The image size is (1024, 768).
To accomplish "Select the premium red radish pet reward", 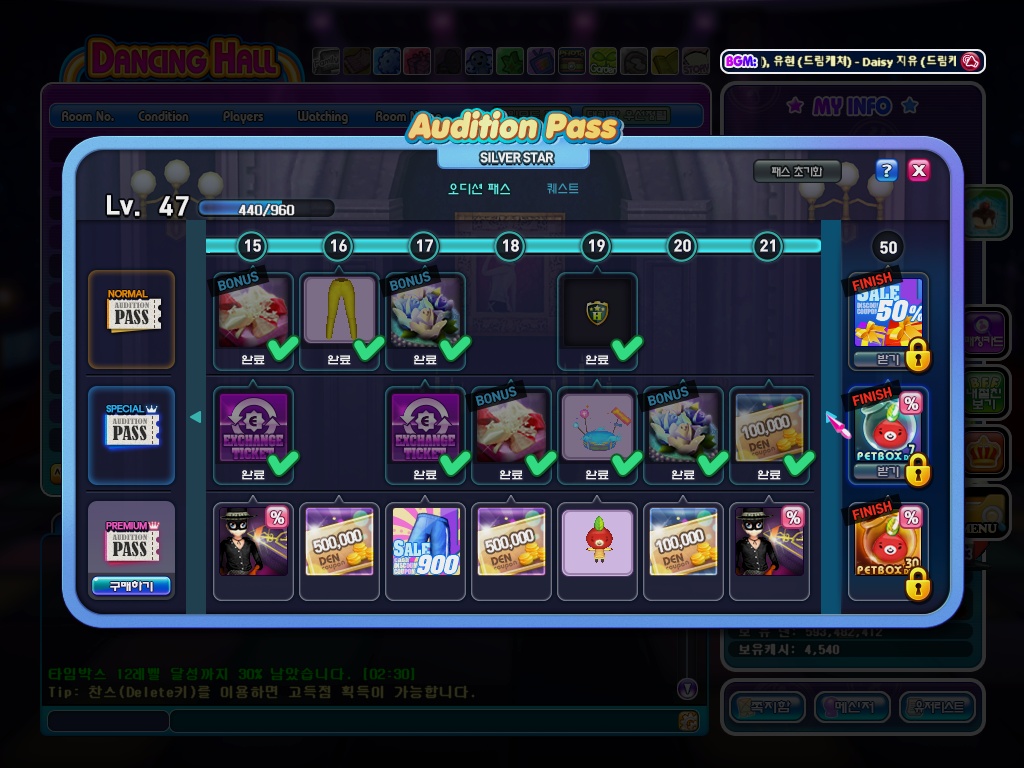I will pyautogui.click(x=597, y=542).
